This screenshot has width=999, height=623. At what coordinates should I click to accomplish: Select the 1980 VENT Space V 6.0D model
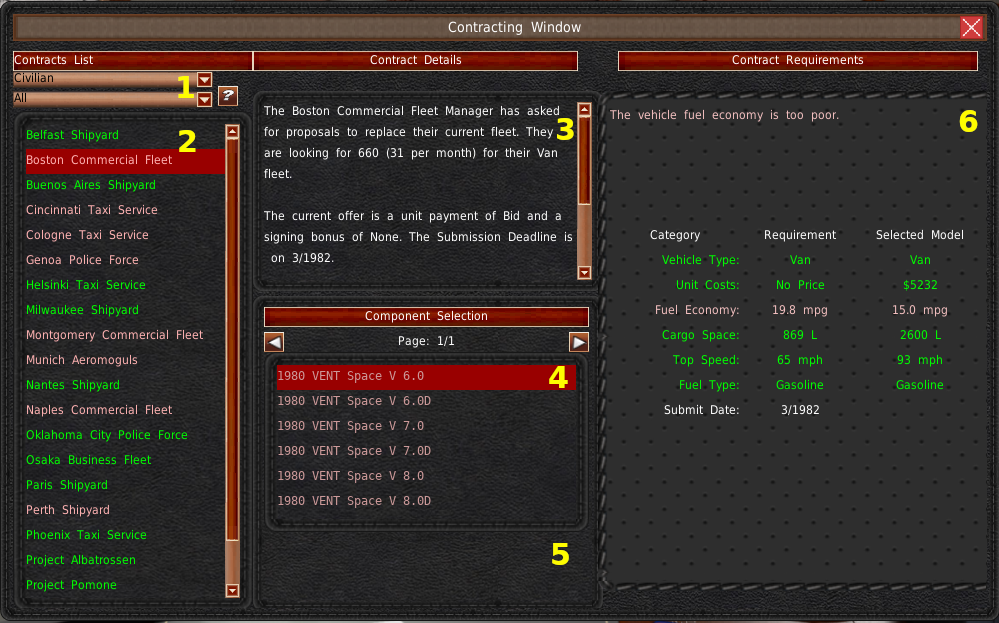point(354,401)
